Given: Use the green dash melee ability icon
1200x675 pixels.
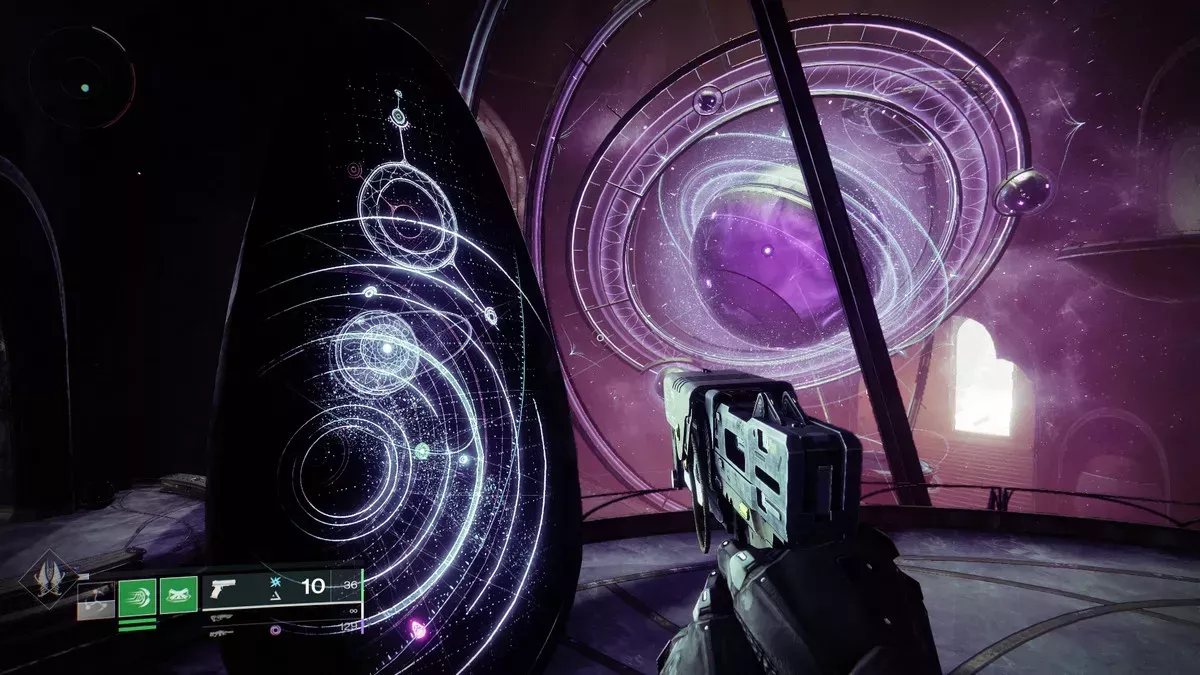Looking at the screenshot, I should [137, 598].
